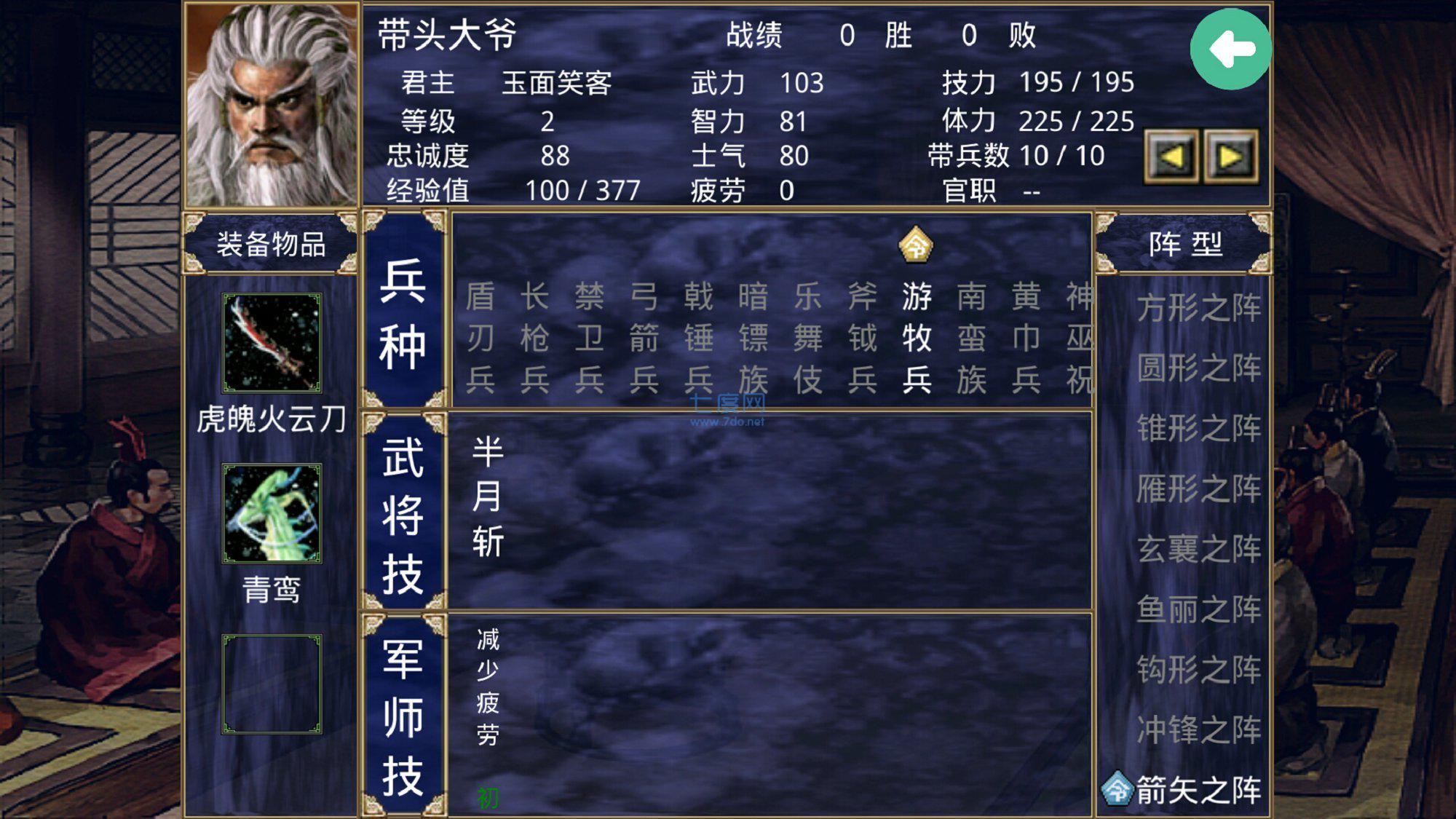The image size is (1456, 819).
Task: Open the 军师技 tab
Action: coord(403,713)
